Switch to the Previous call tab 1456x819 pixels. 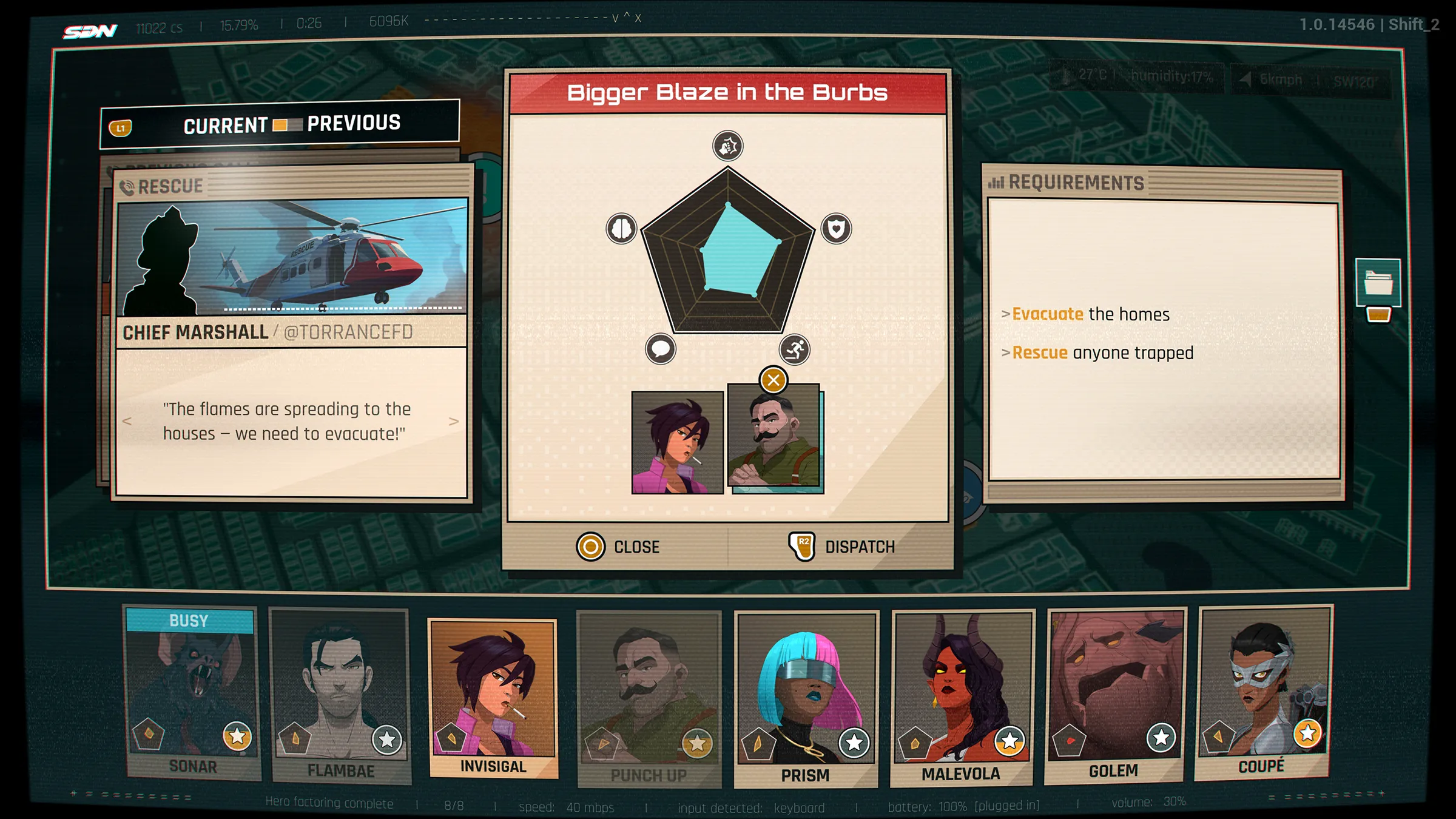pyautogui.click(x=354, y=123)
